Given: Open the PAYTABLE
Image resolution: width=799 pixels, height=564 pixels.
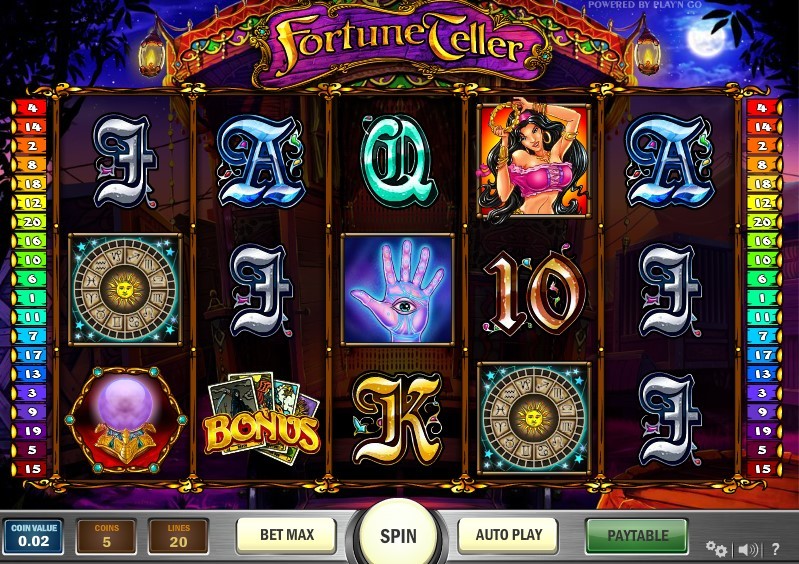Looking at the screenshot, I should click(637, 535).
